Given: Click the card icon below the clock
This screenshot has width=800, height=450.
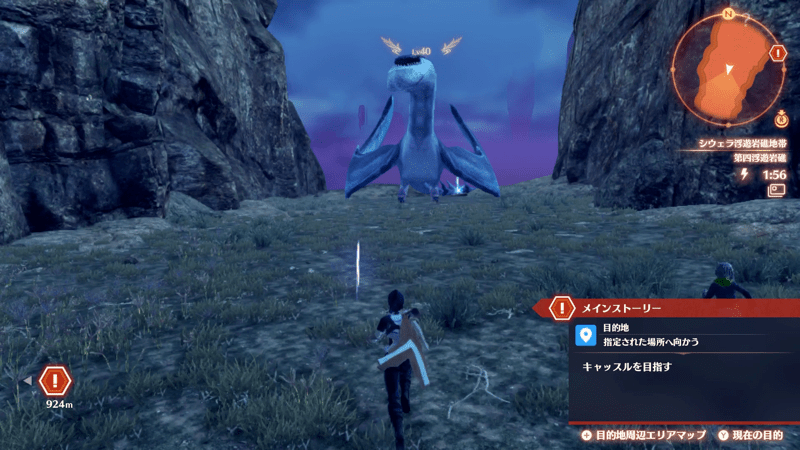Looking at the screenshot, I should (x=775, y=189).
